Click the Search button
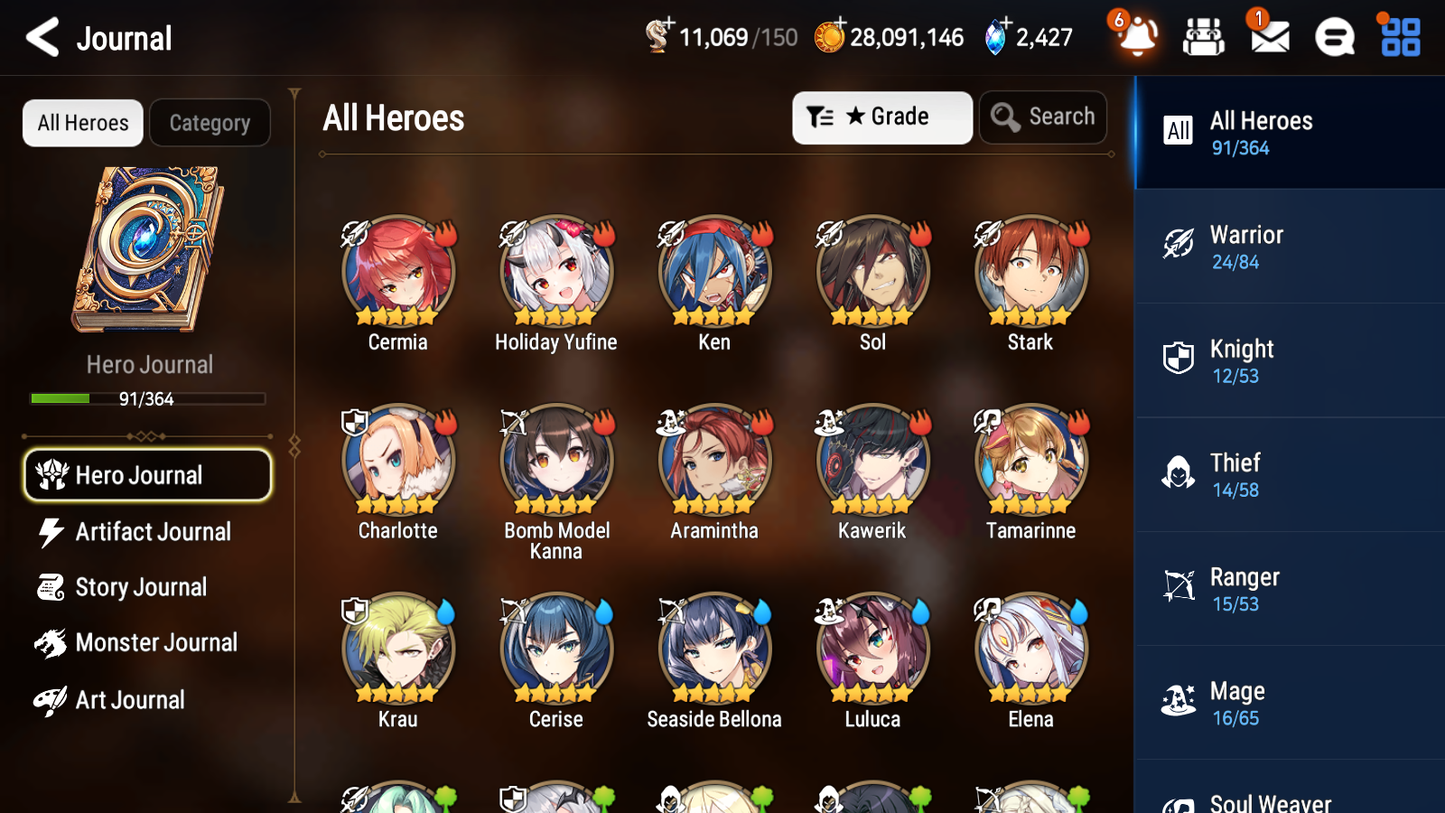The image size is (1445, 813). [1043, 116]
